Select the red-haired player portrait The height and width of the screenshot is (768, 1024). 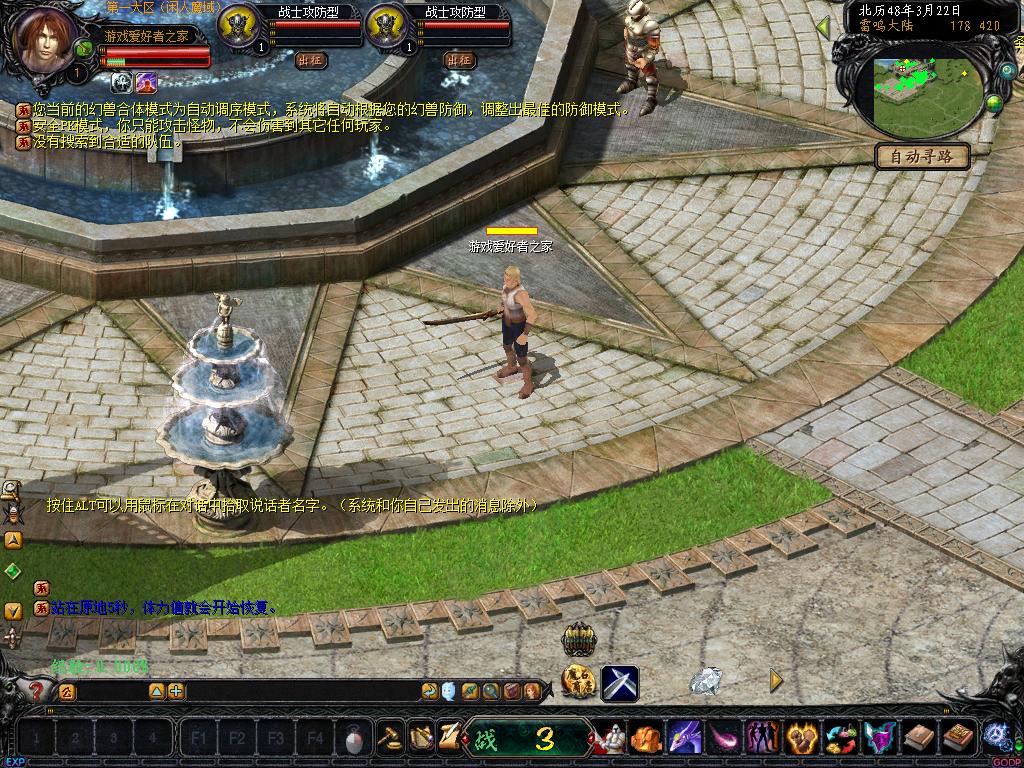point(43,40)
